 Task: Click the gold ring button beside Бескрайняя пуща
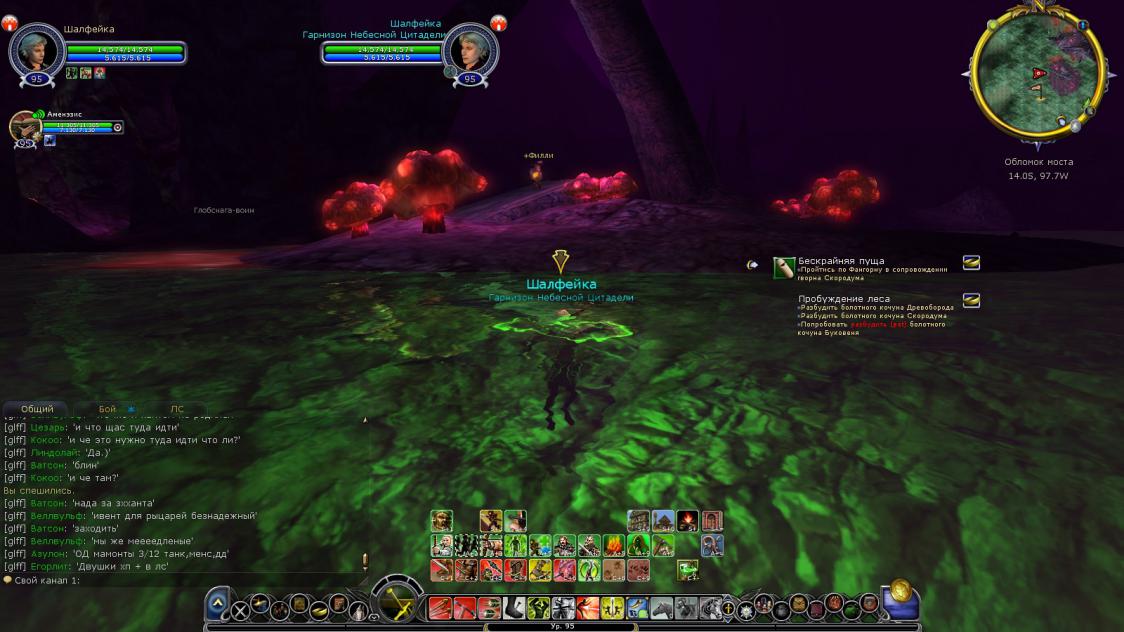pos(971,263)
